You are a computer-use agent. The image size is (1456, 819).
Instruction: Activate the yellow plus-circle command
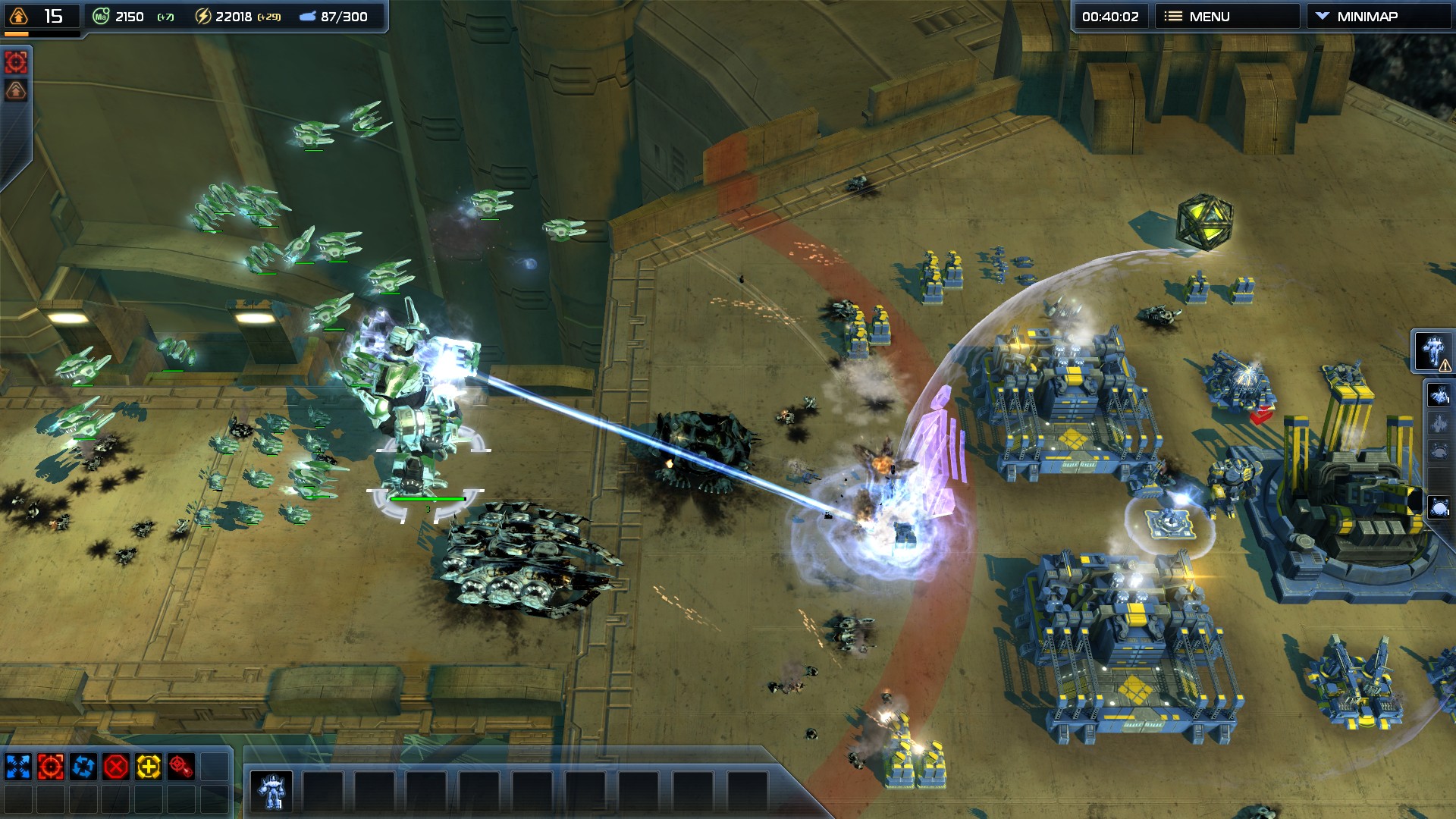tap(149, 767)
